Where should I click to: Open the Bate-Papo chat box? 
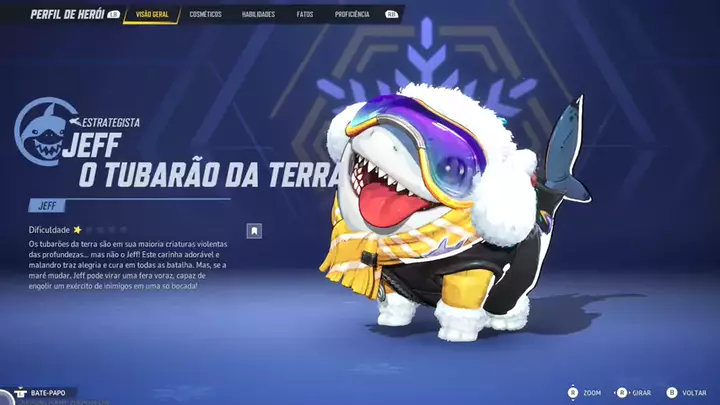(47, 393)
